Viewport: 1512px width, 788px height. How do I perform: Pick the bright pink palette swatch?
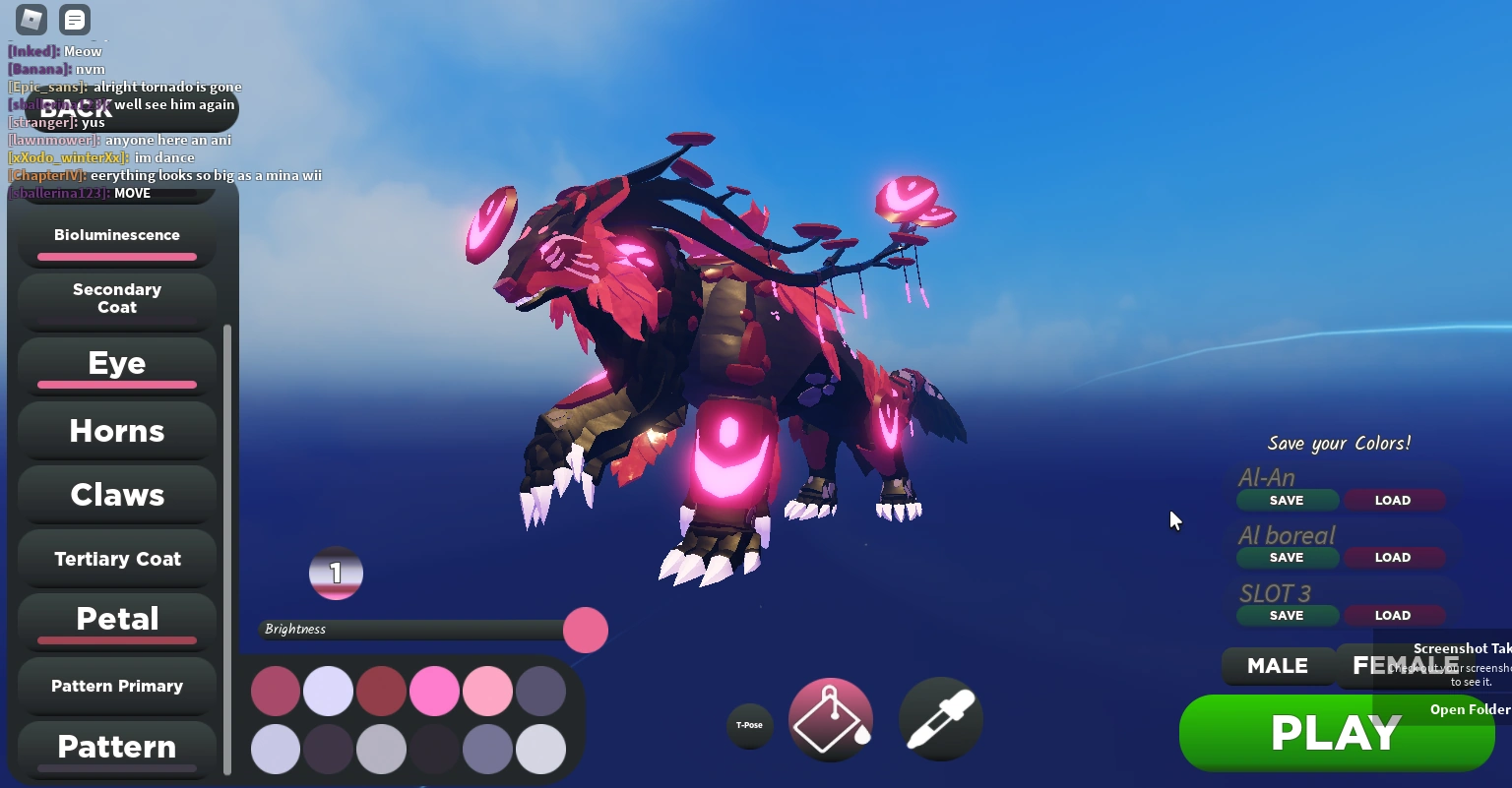point(434,691)
